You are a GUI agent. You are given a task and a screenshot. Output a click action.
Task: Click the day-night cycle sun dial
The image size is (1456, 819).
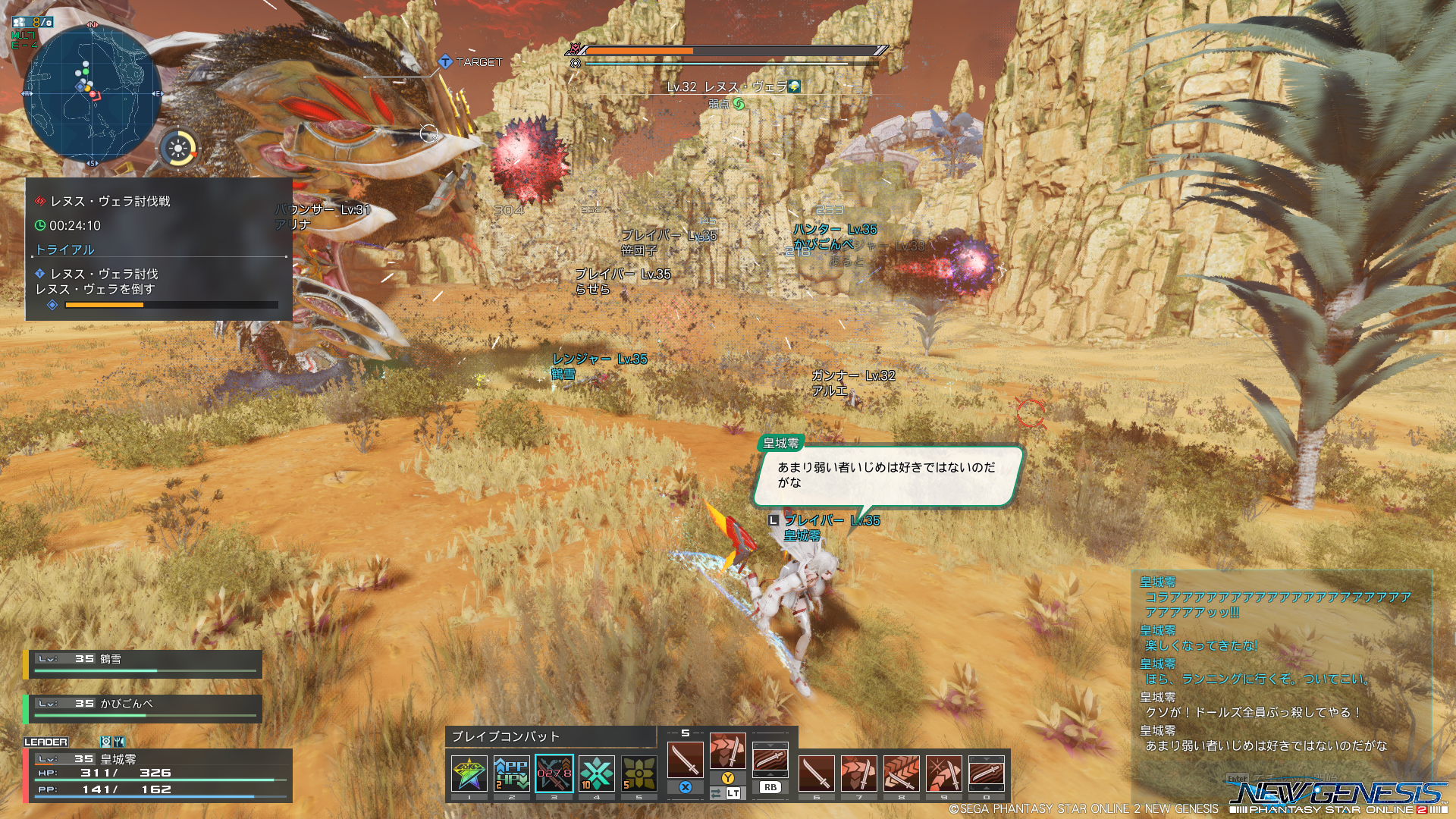[180, 148]
